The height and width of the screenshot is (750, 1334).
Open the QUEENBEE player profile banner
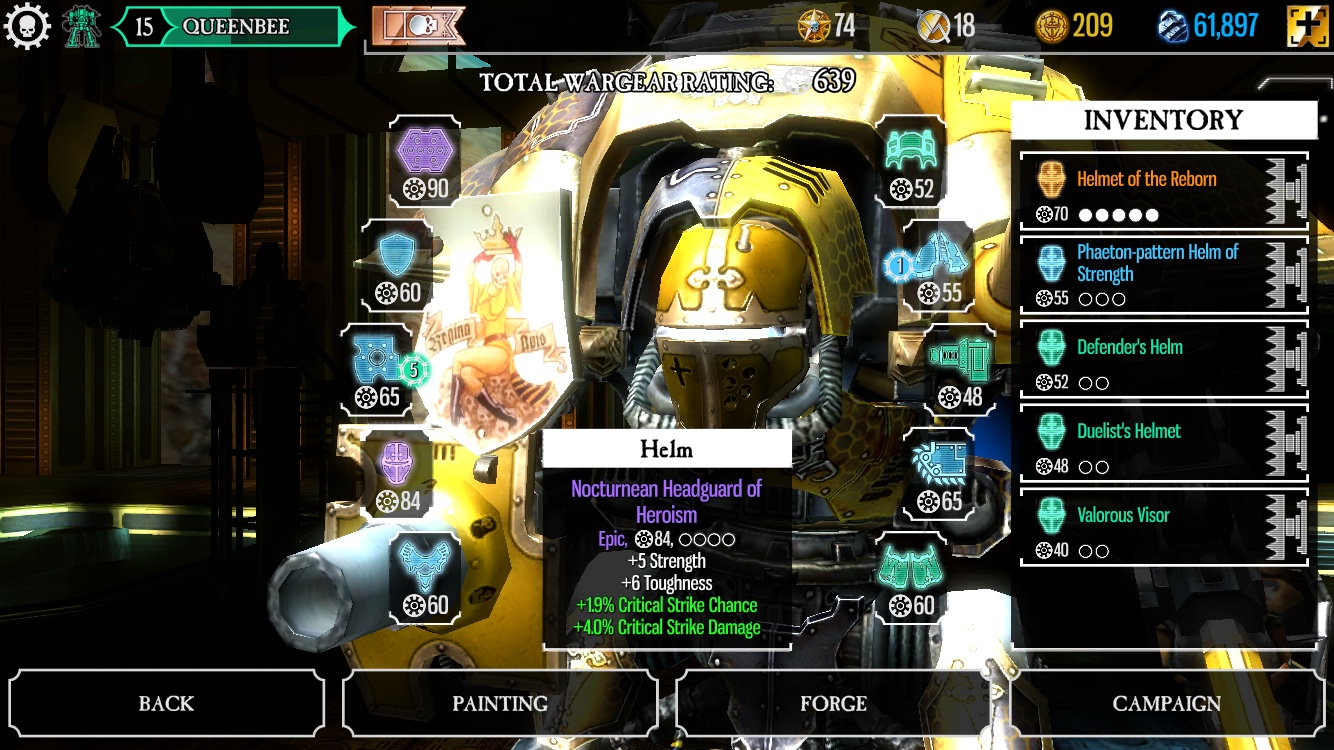pos(234,27)
